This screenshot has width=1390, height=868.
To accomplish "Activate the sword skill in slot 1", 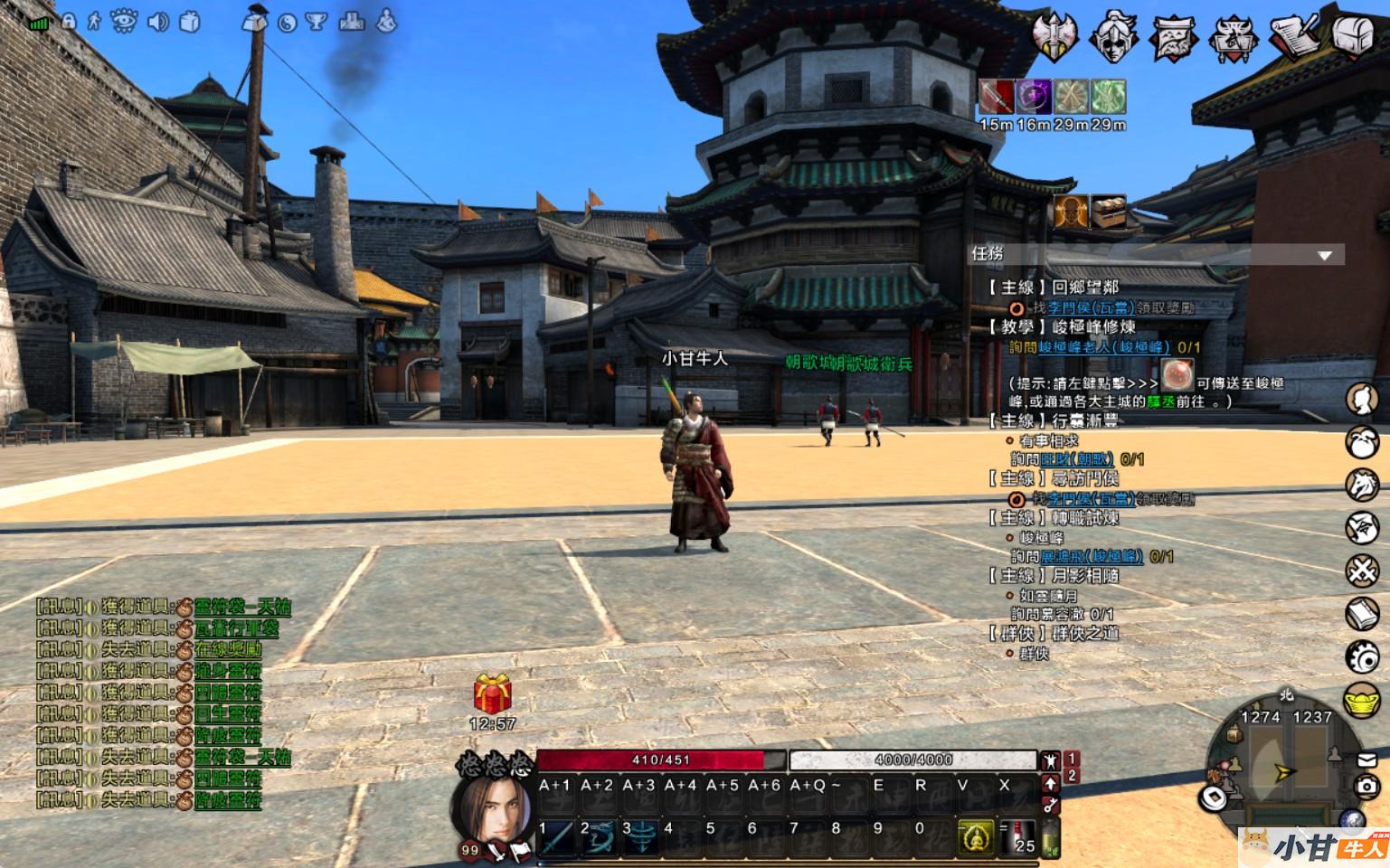I will (559, 837).
